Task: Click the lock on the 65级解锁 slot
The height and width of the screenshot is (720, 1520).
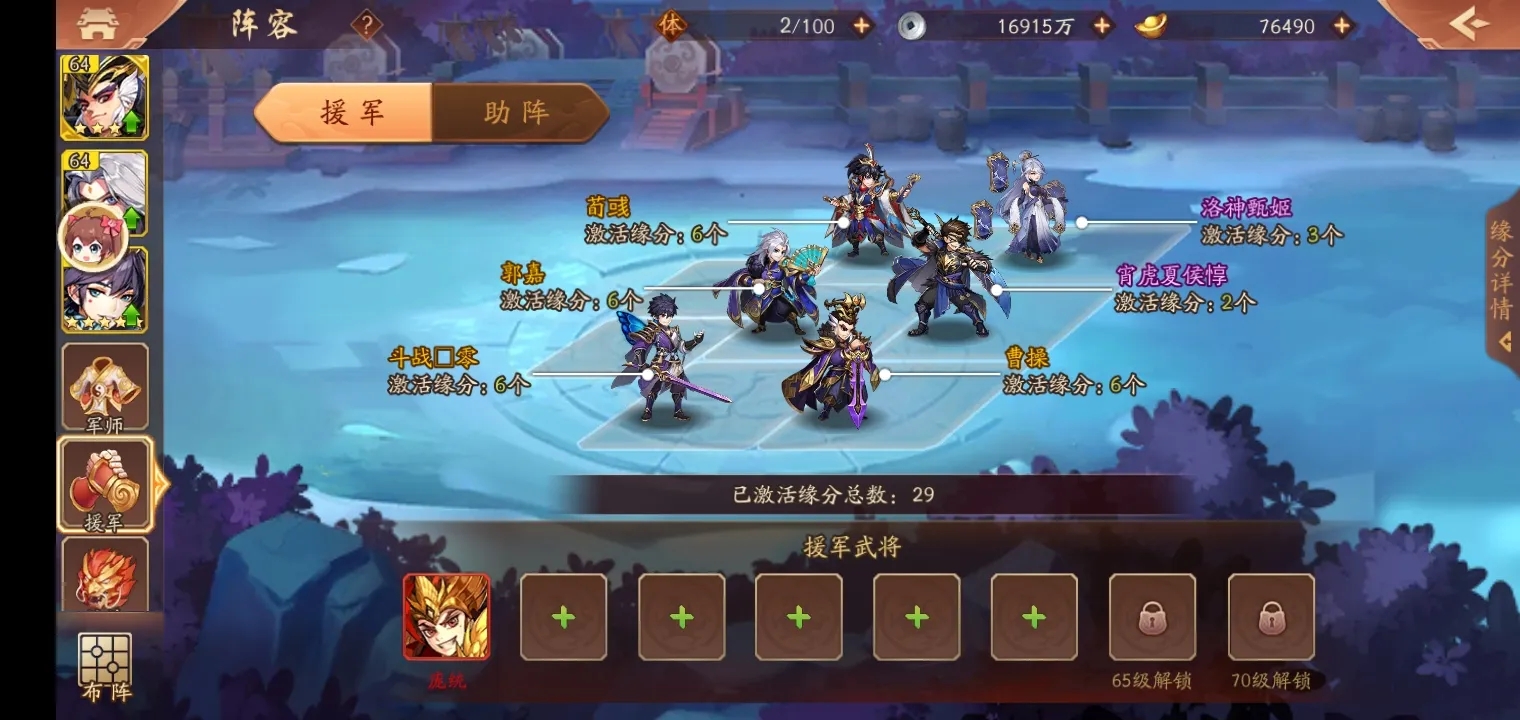Action: tap(1151, 617)
